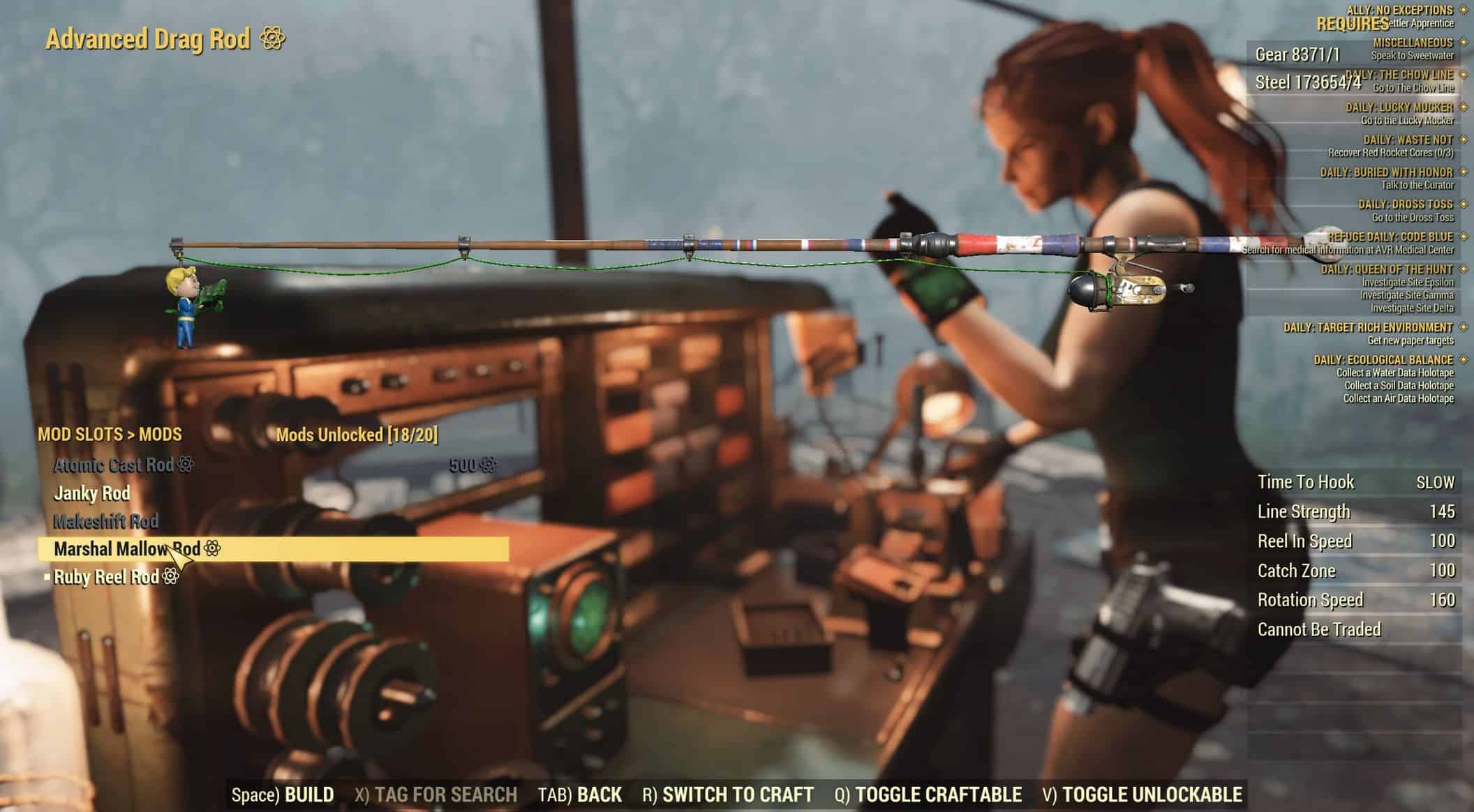1474x812 pixels.
Task: Click the BUILD button
Action: [x=283, y=795]
